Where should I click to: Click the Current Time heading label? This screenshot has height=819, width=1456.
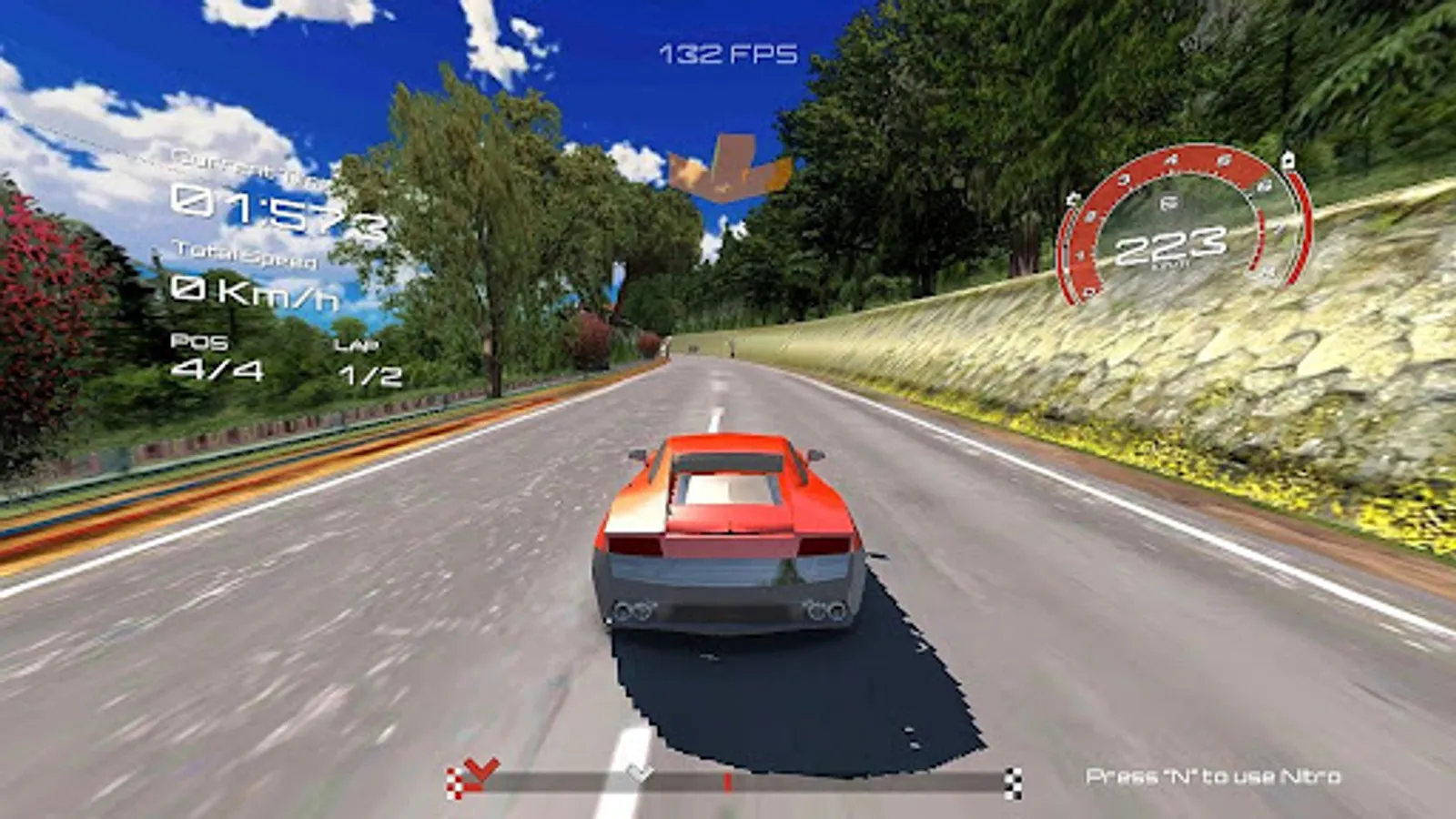246,167
